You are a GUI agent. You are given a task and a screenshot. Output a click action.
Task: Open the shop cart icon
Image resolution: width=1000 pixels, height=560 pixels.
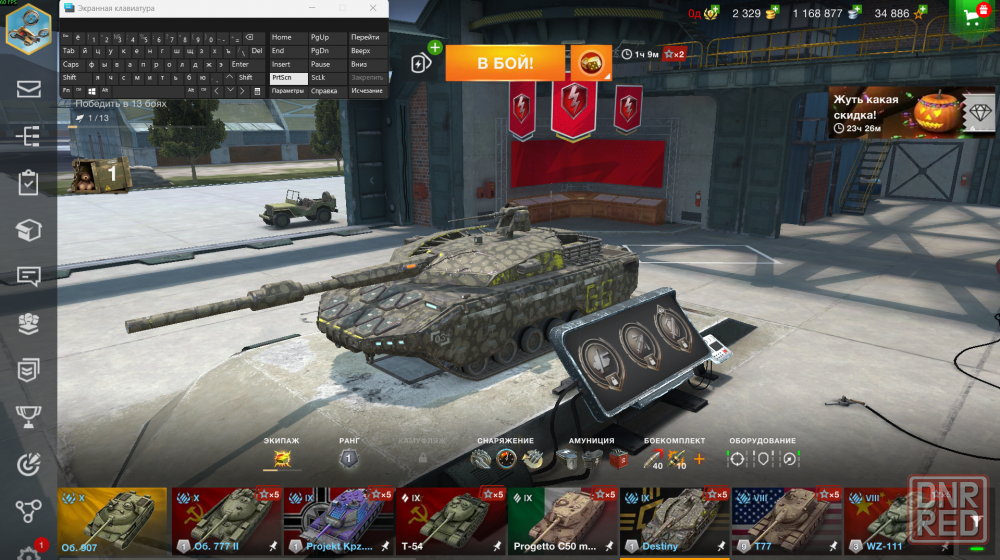974,14
